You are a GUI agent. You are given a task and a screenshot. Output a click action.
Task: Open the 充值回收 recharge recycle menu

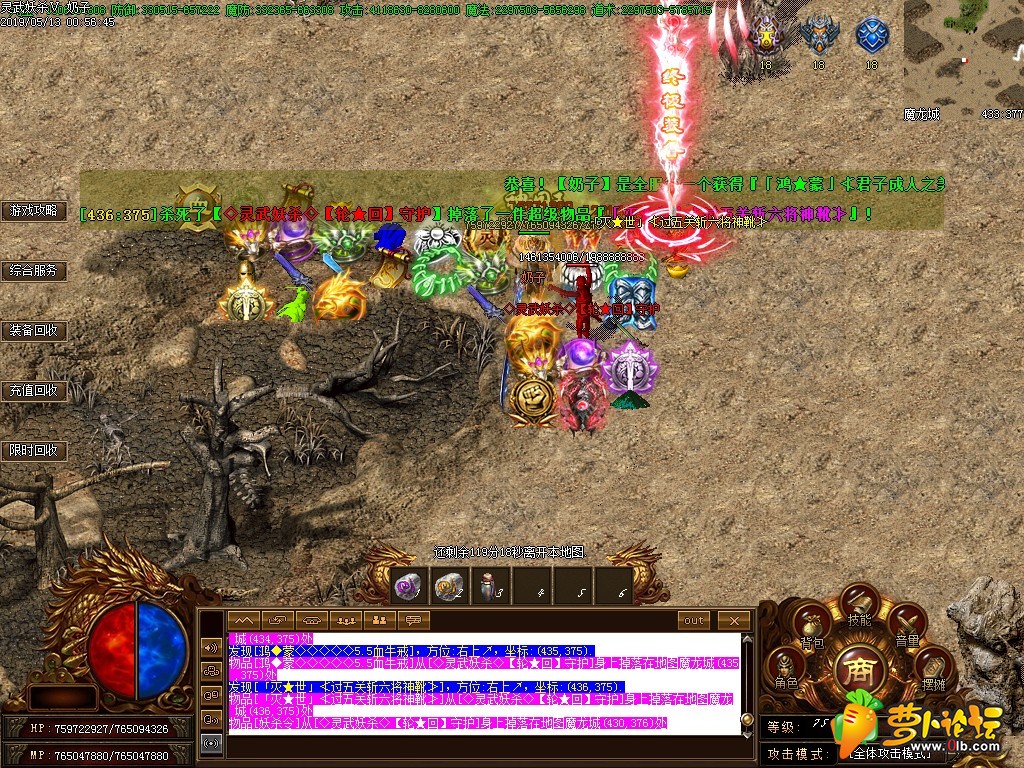pos(34,391)
